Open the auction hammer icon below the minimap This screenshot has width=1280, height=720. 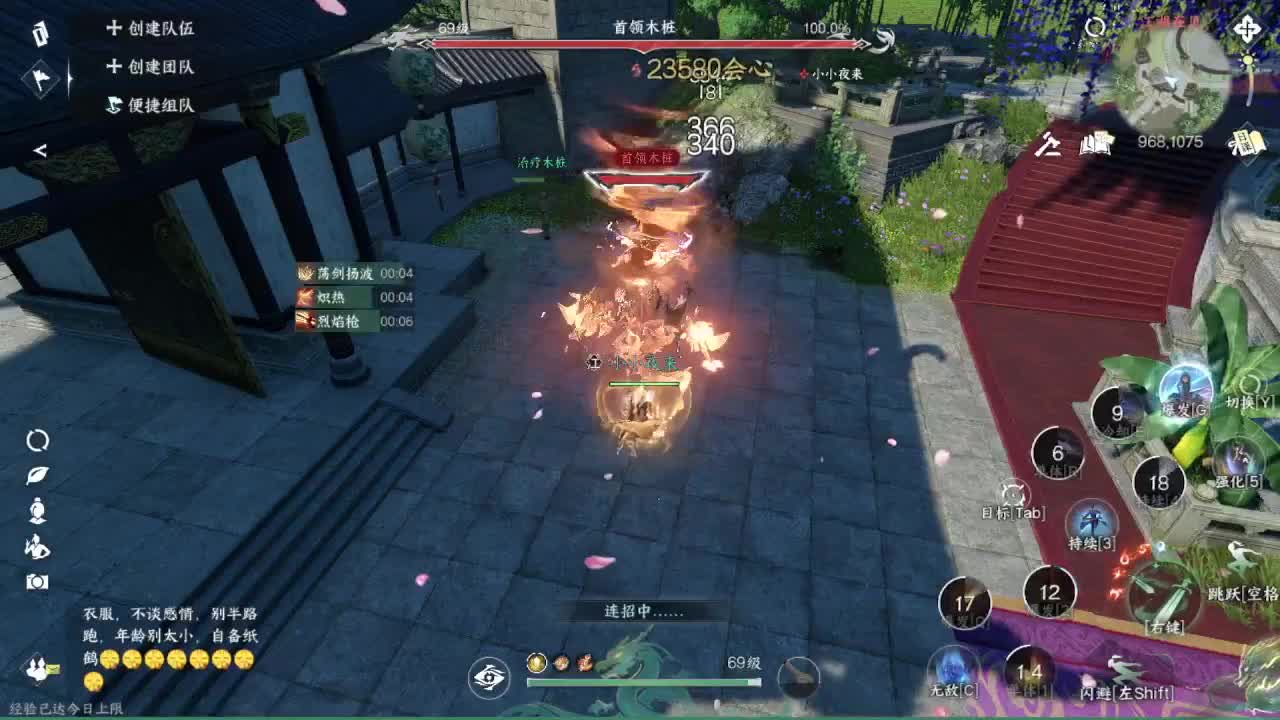[x=1048, y=145]
